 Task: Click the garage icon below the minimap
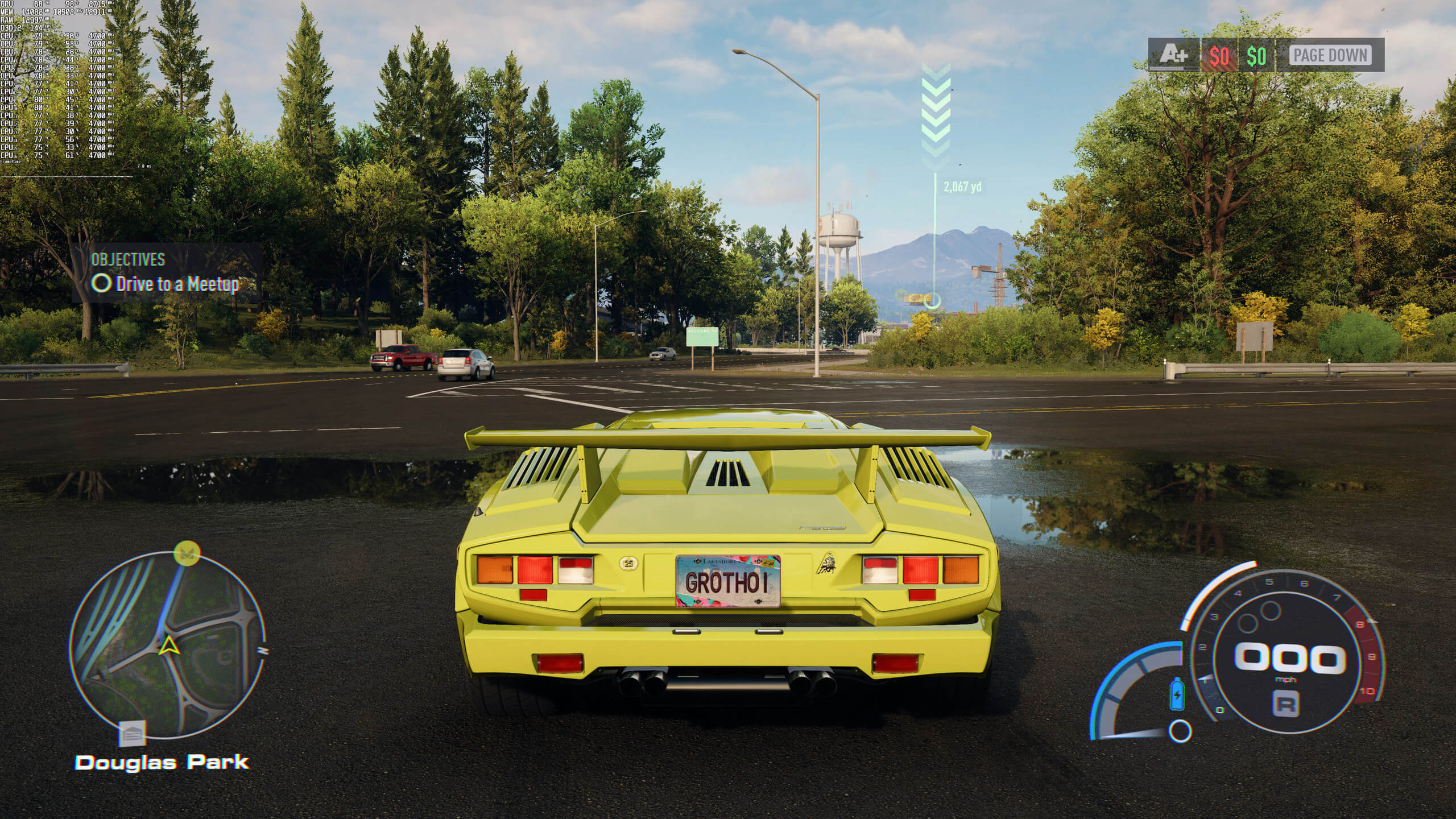tap(133, 733)
